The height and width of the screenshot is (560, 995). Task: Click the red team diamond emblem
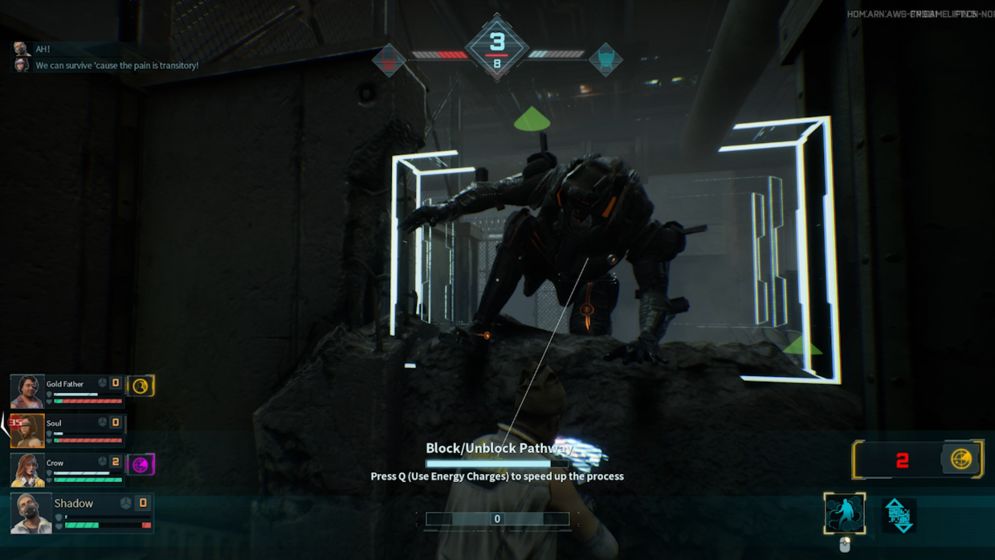[x=390, y=60]
